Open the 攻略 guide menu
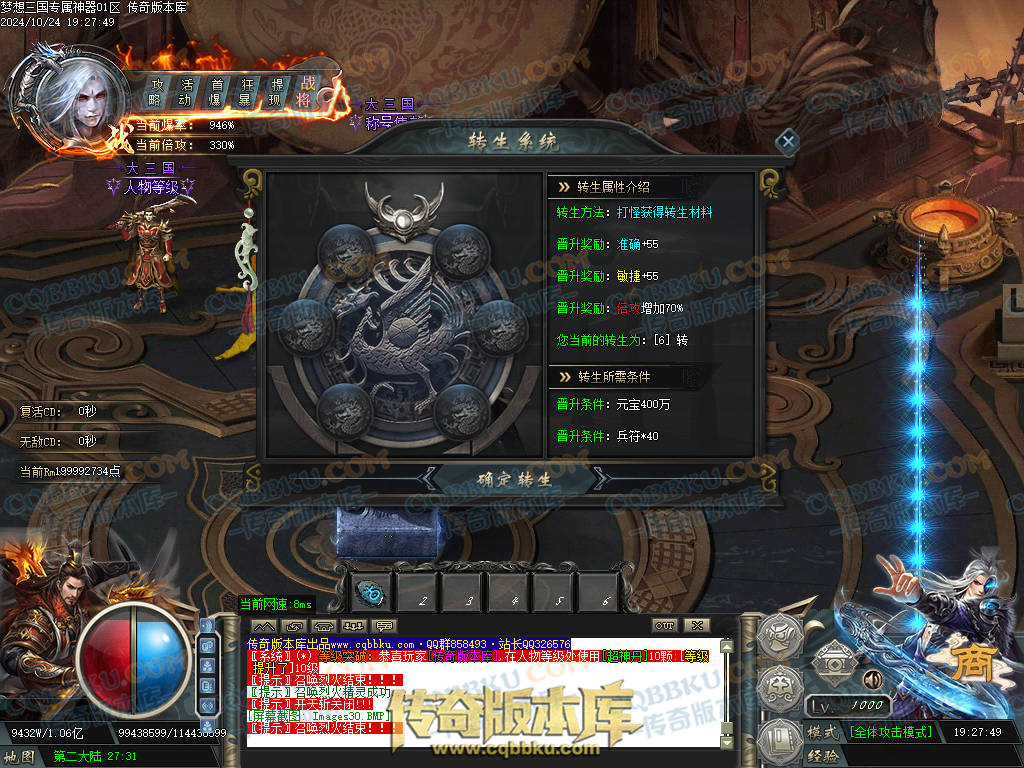1024x768 pixels. [156, 92]
